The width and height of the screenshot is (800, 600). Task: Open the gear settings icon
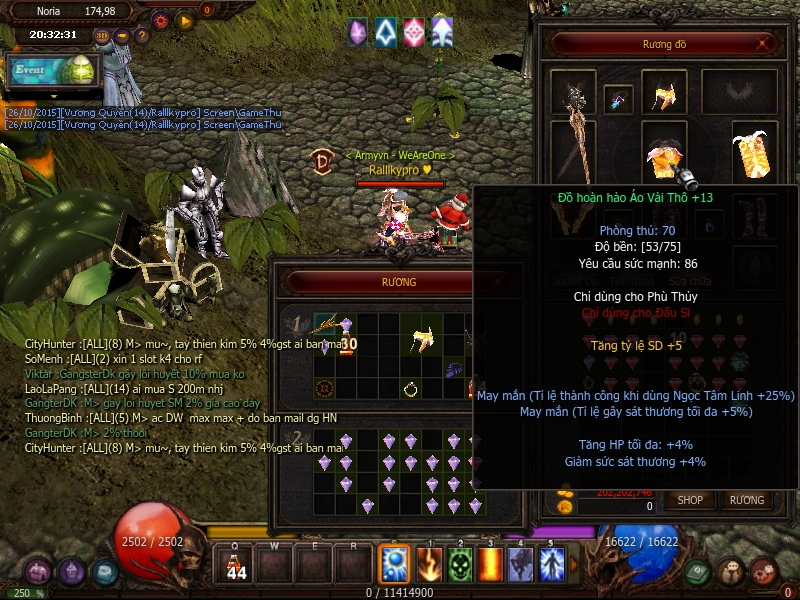[x=161, y=19]
